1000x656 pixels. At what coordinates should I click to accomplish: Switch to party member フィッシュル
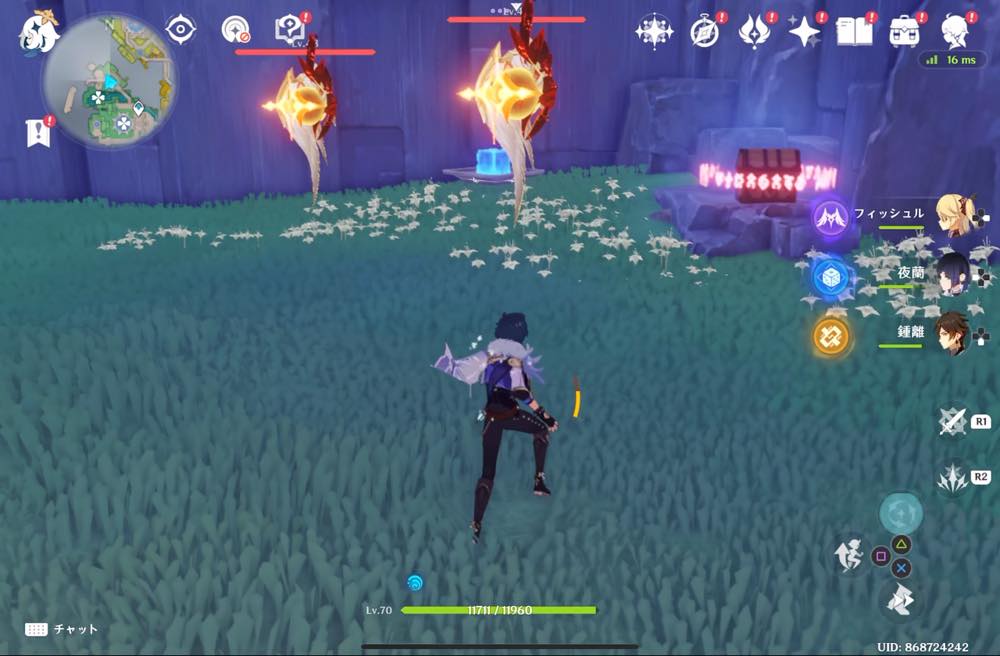(x=953, y=215)
